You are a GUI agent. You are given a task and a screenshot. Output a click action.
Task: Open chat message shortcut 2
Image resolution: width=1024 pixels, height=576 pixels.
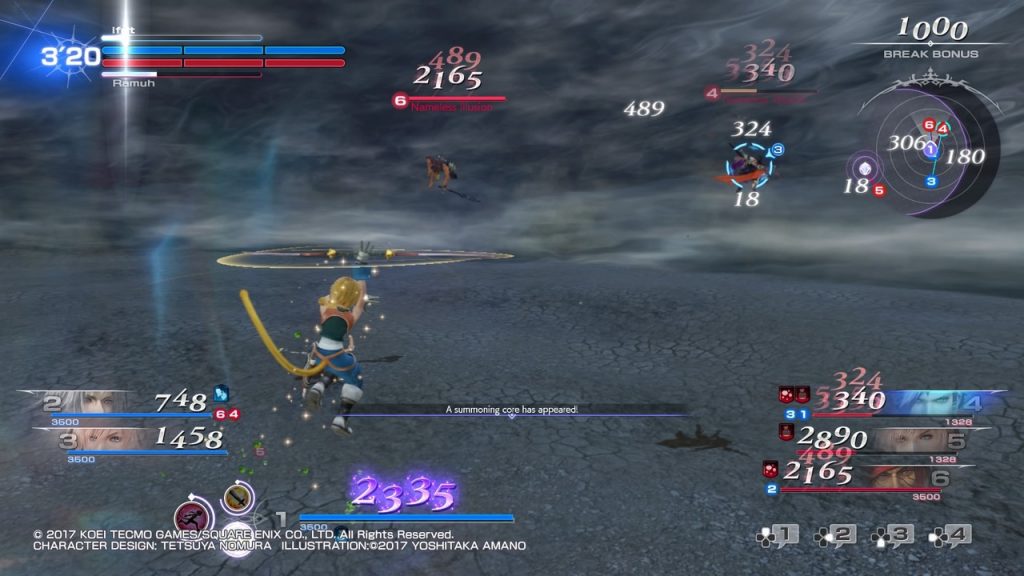(x=835, y=536)
